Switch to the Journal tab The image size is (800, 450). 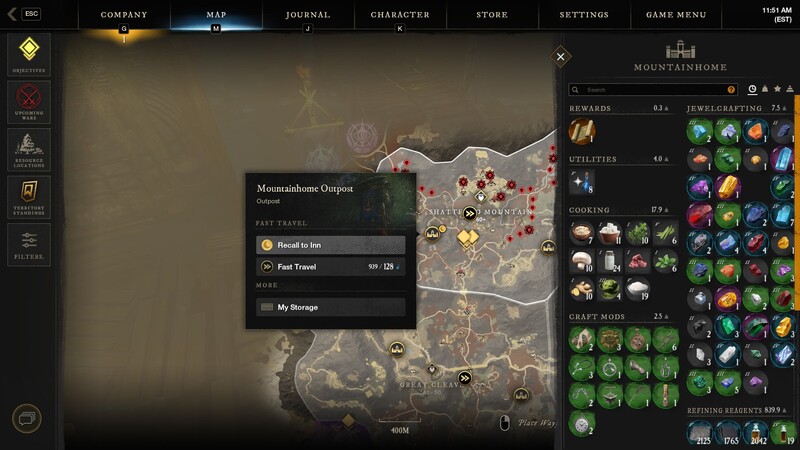pyautogui.click(x=307, y=15)
